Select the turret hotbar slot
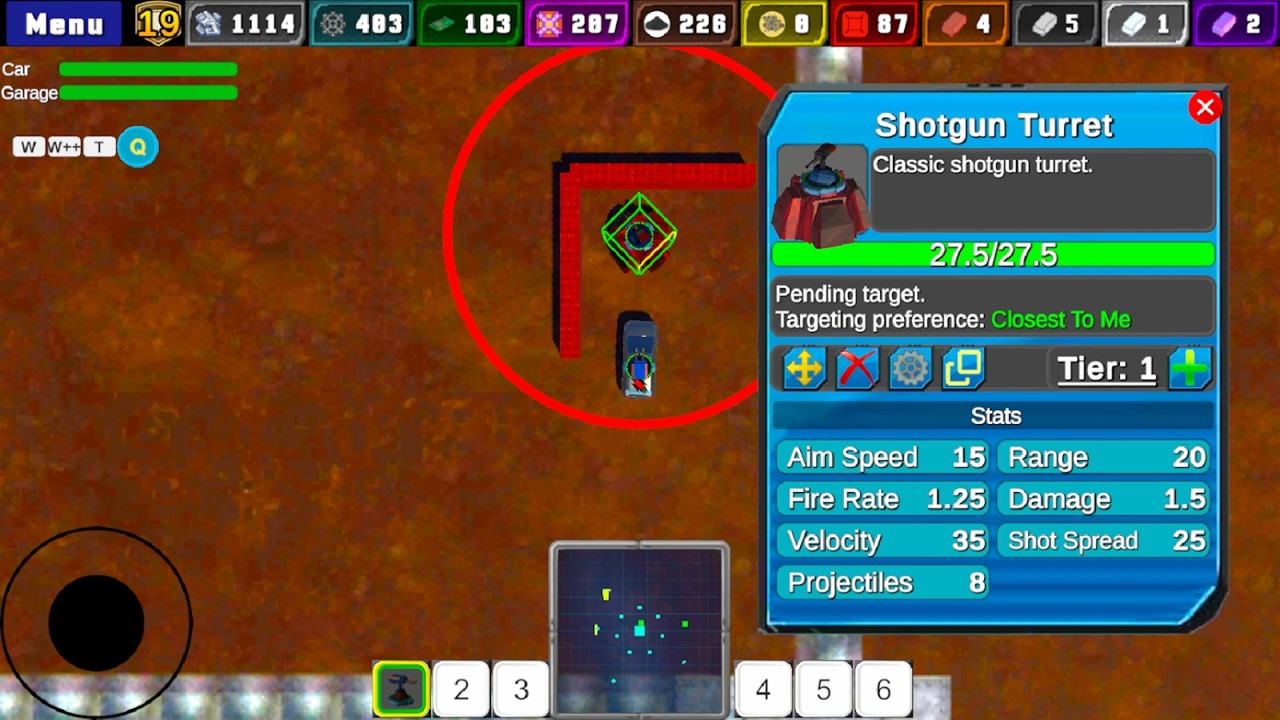1280x720 pixels. coord(402,689)
